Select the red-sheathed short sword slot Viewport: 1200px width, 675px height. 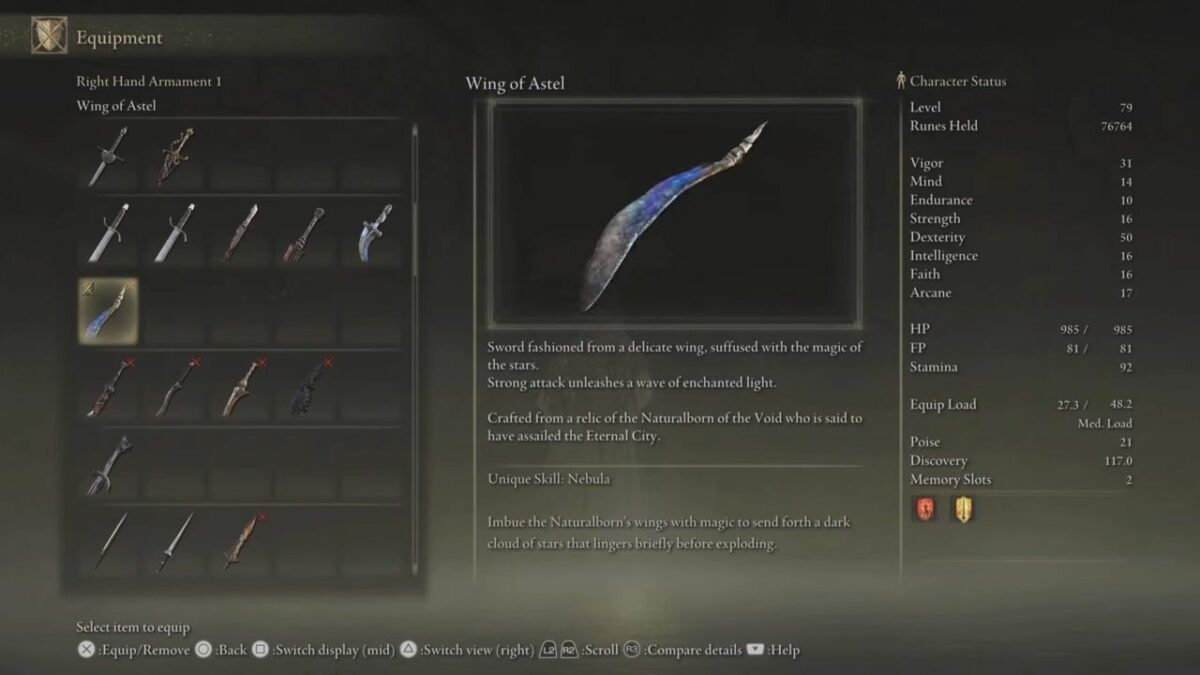(241, 232)
